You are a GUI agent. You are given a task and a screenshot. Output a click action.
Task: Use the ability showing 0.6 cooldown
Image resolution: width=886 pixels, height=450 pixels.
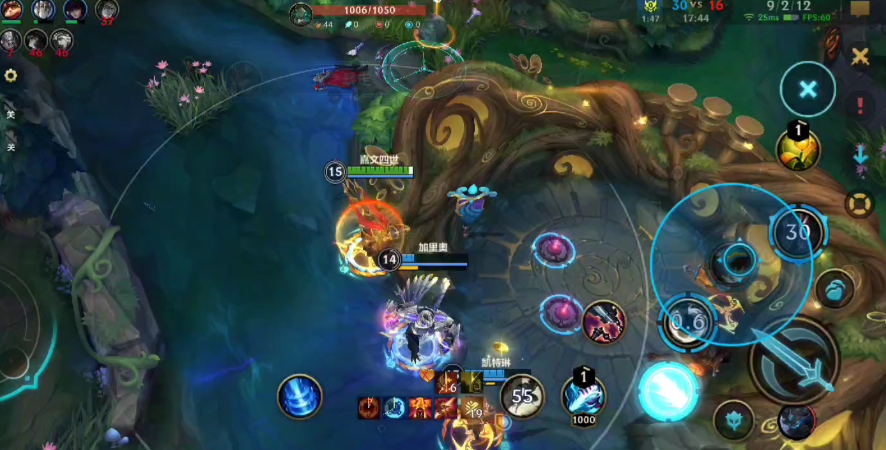coord(687,321)
